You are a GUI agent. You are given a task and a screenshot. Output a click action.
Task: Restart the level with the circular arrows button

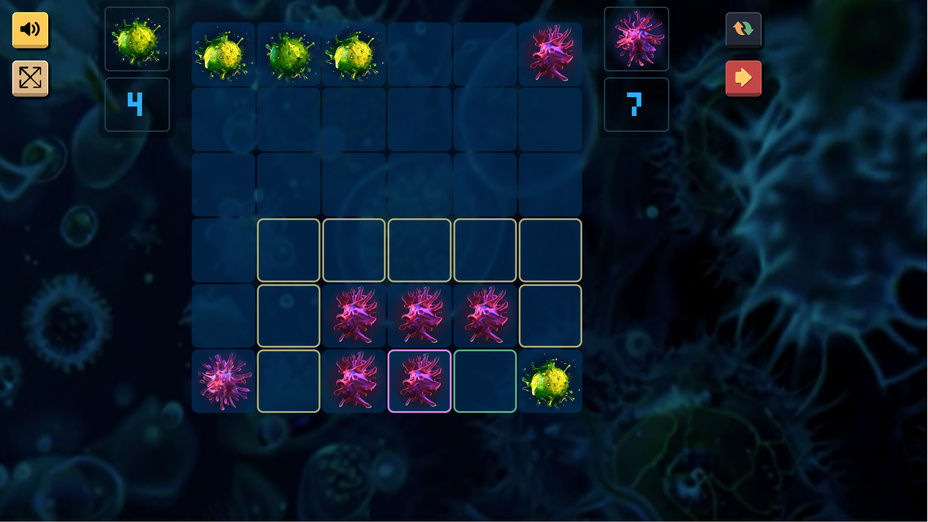click(x=743, y=29)
